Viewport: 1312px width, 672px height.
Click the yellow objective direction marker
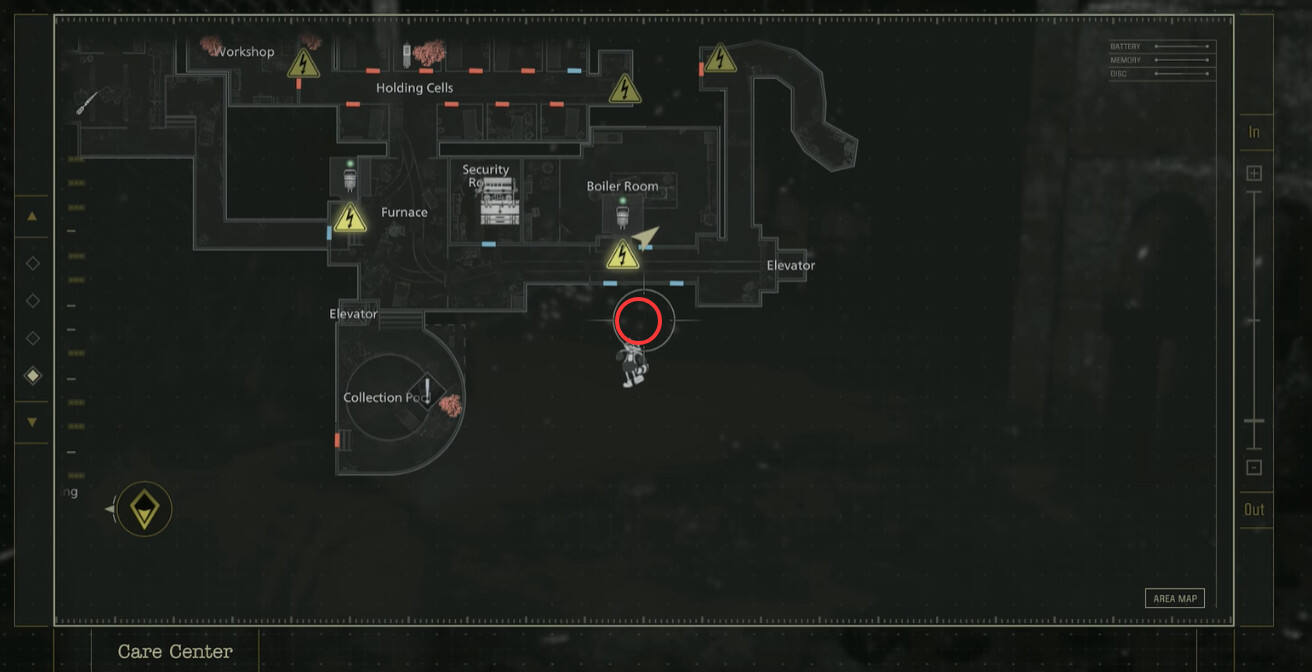145,510
